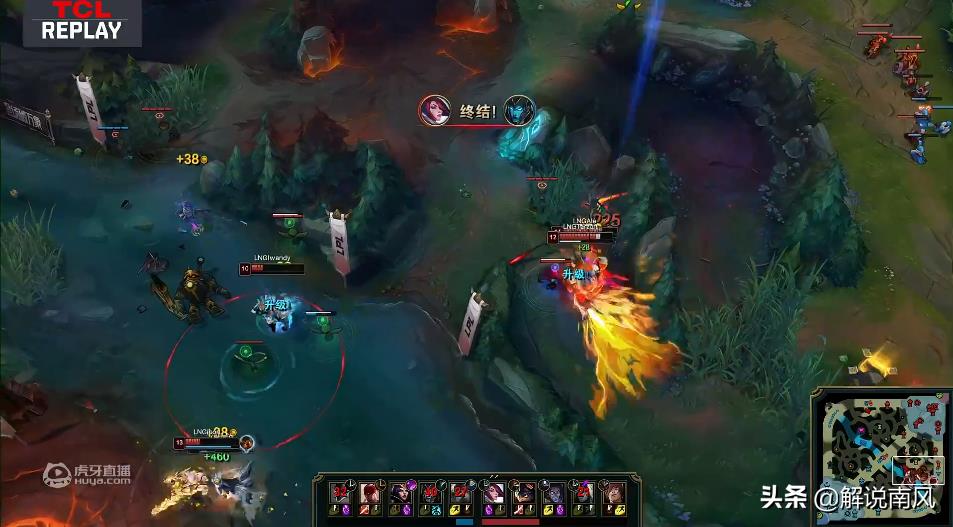Select the red-haired champion portrait

[x=369, y=492]
